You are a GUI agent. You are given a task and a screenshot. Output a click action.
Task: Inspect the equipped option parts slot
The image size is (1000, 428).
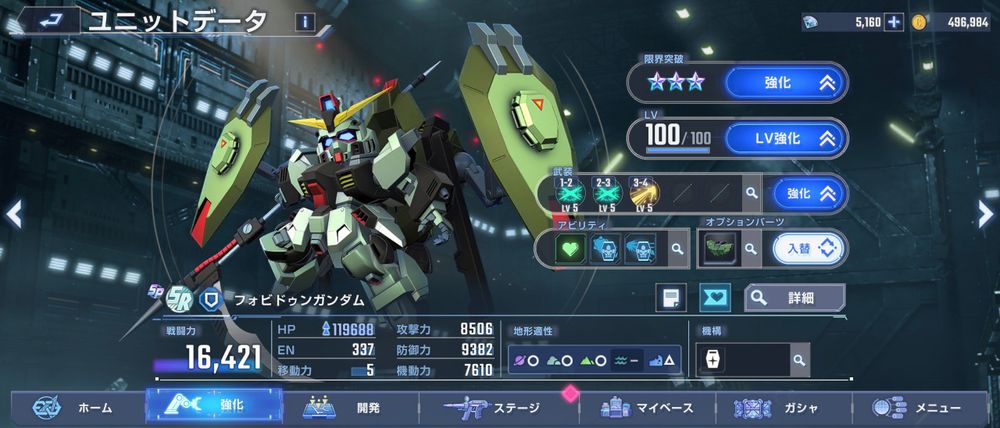pyautogui.click(x=718, y=248)
